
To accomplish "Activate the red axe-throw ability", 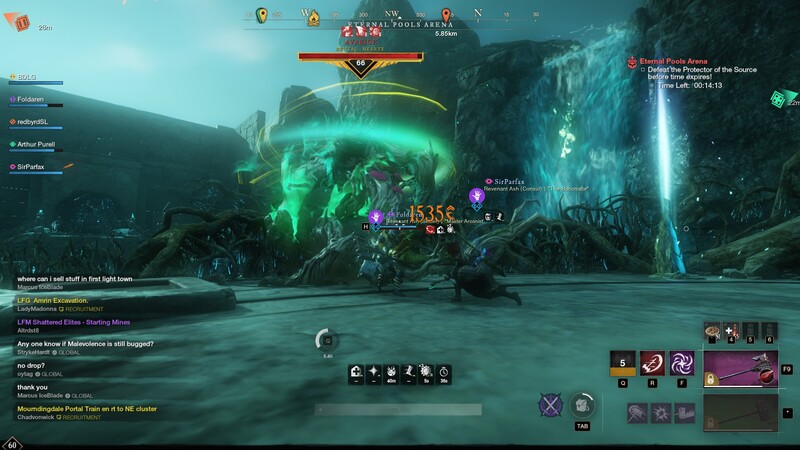I will point(654,364).
